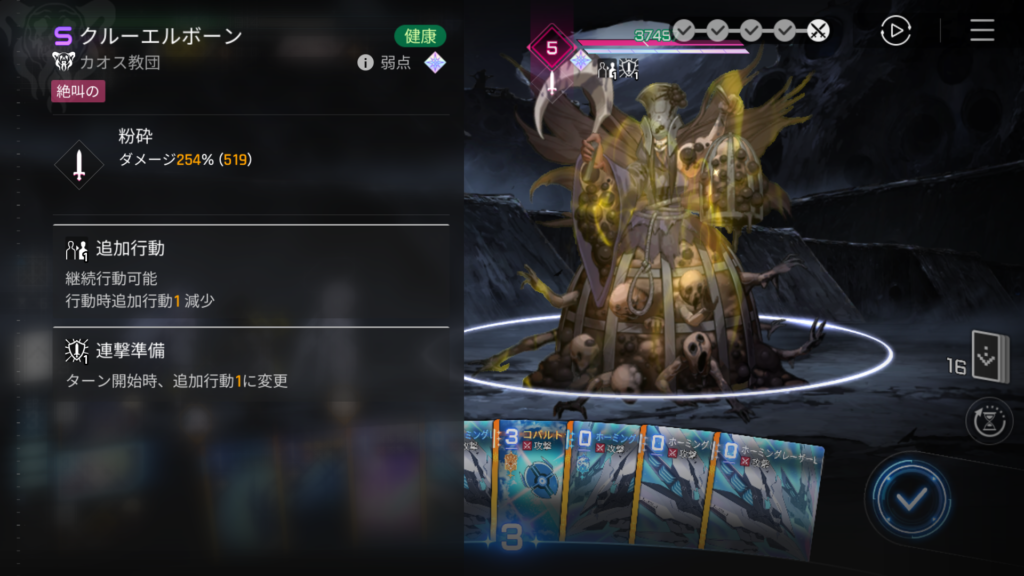Open the hourglass turn history icon
Viewport: 1024px width, 576px height.
pos(989,421)
